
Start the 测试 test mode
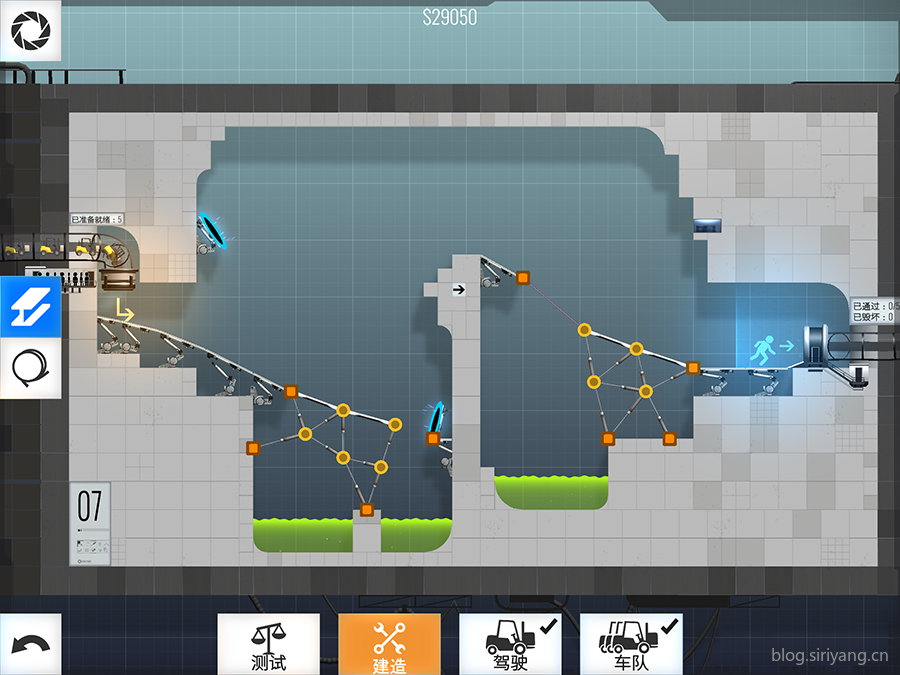click(x=269, y=644)
